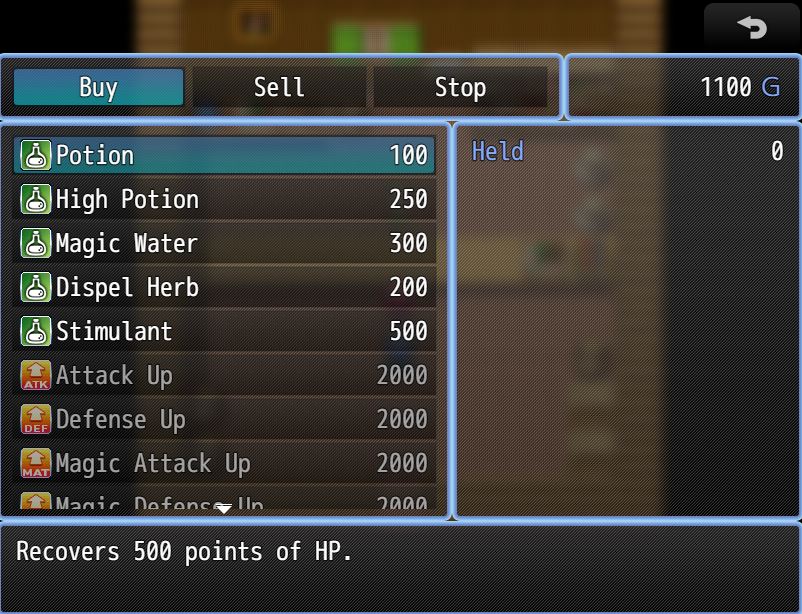Choose the Magic Attack Up item
802x614 pixels.
(x=225, y=464)
